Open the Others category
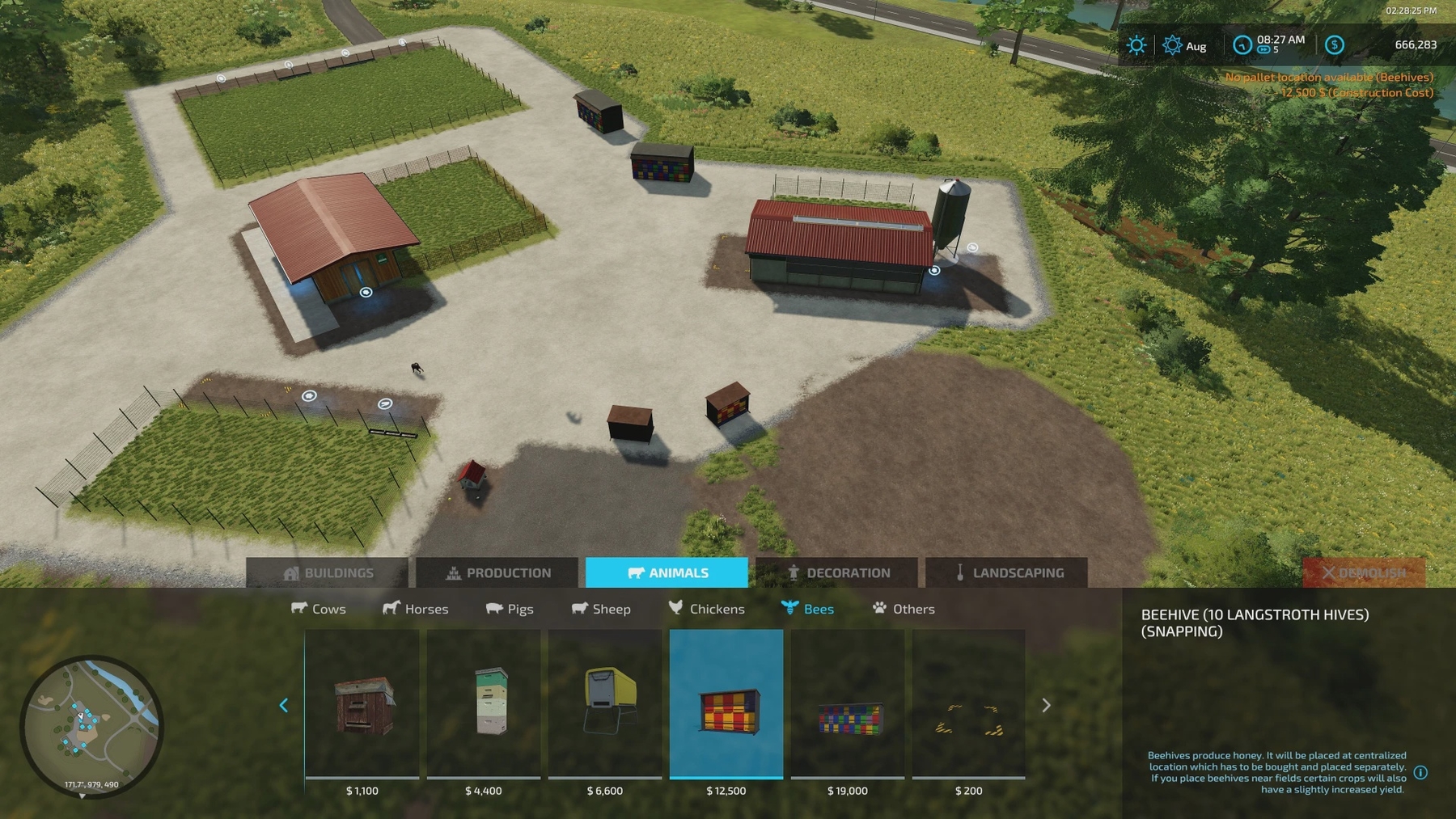This screenshot has width=1456, height=819. pyautogui.click(x=904, y=609)
